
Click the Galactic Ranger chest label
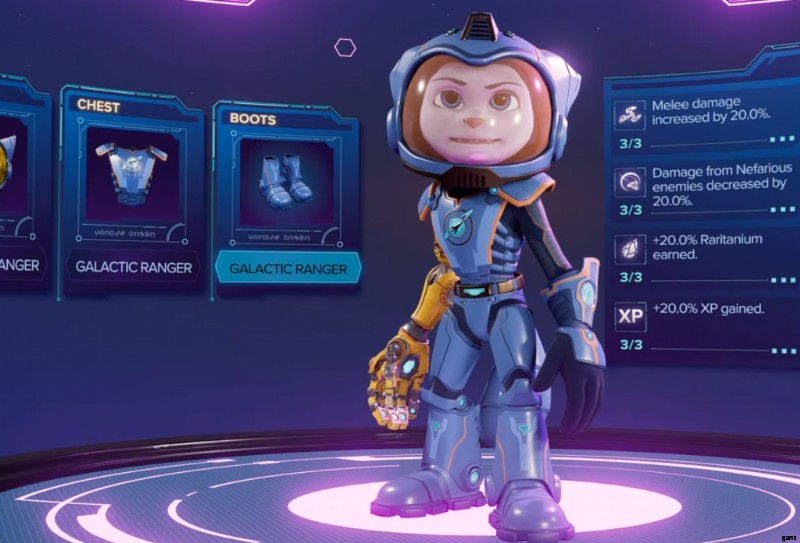[135, 267]
